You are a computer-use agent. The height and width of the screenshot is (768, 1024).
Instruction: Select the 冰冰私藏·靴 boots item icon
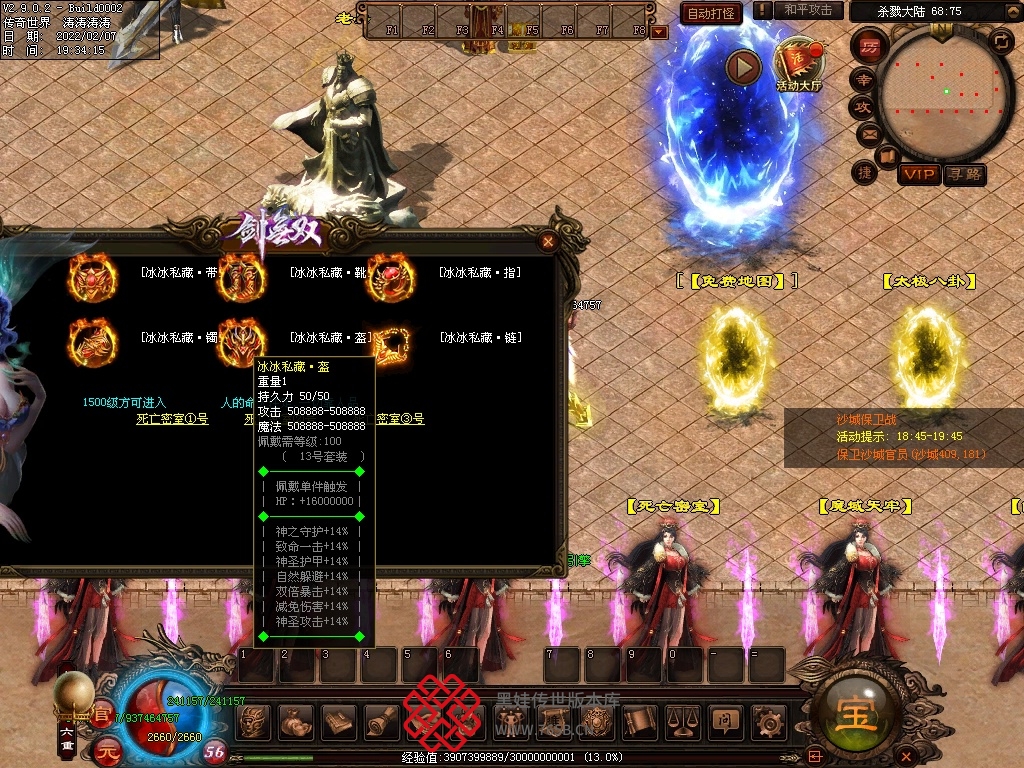tap(241, 276)
